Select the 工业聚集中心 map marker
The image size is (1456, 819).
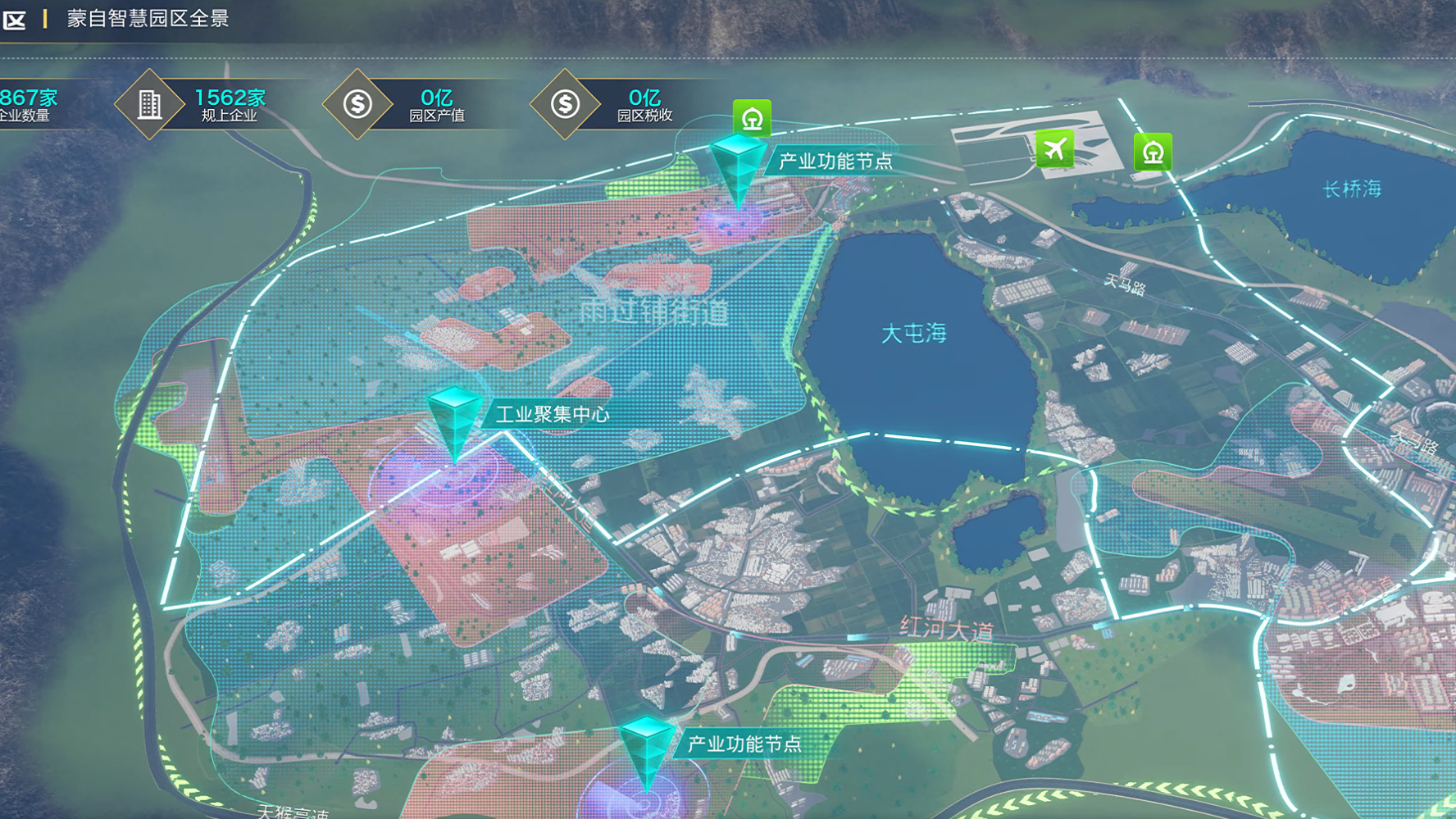454,420
